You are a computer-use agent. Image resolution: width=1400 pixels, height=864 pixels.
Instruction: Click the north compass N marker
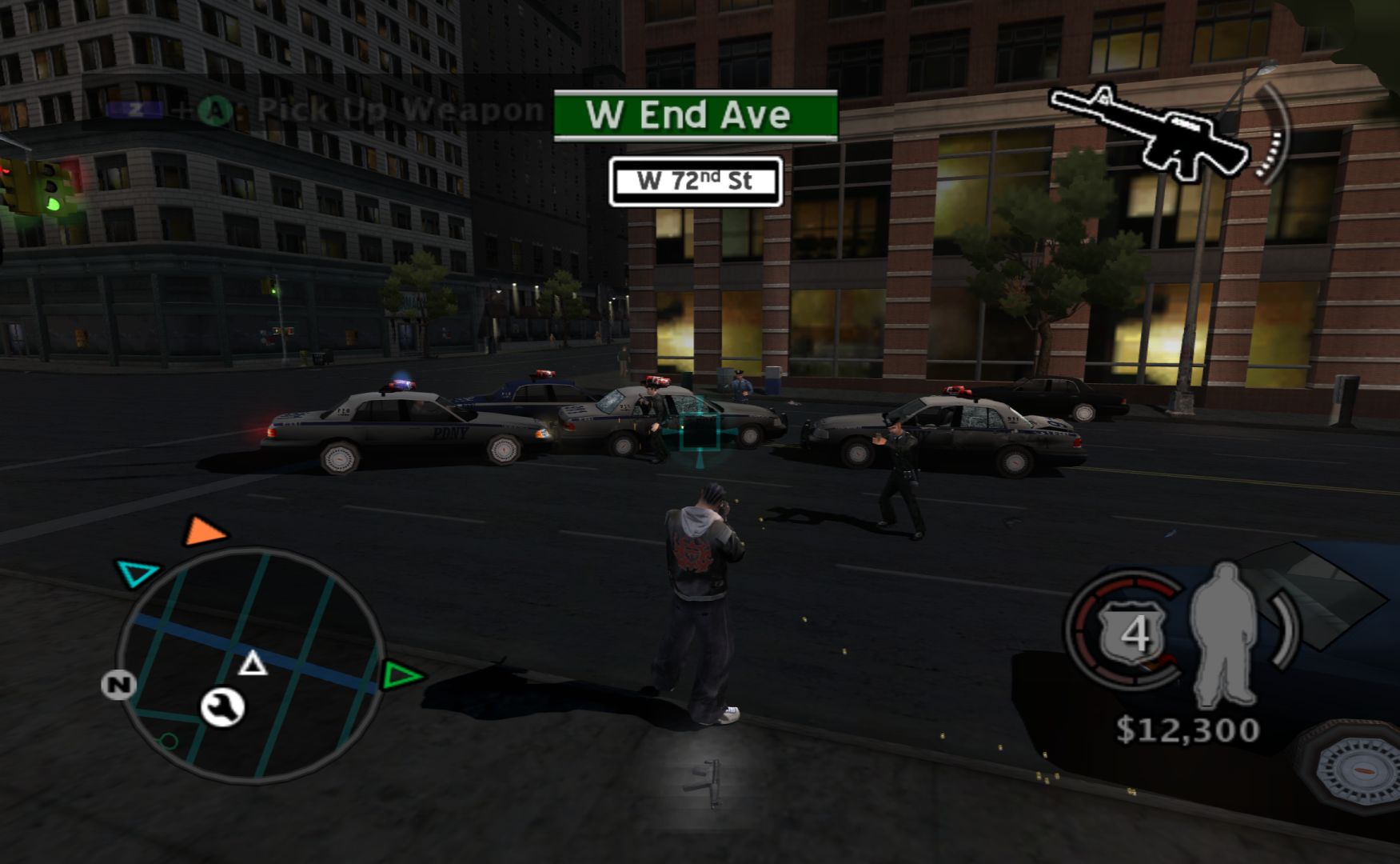coord(118,685)
